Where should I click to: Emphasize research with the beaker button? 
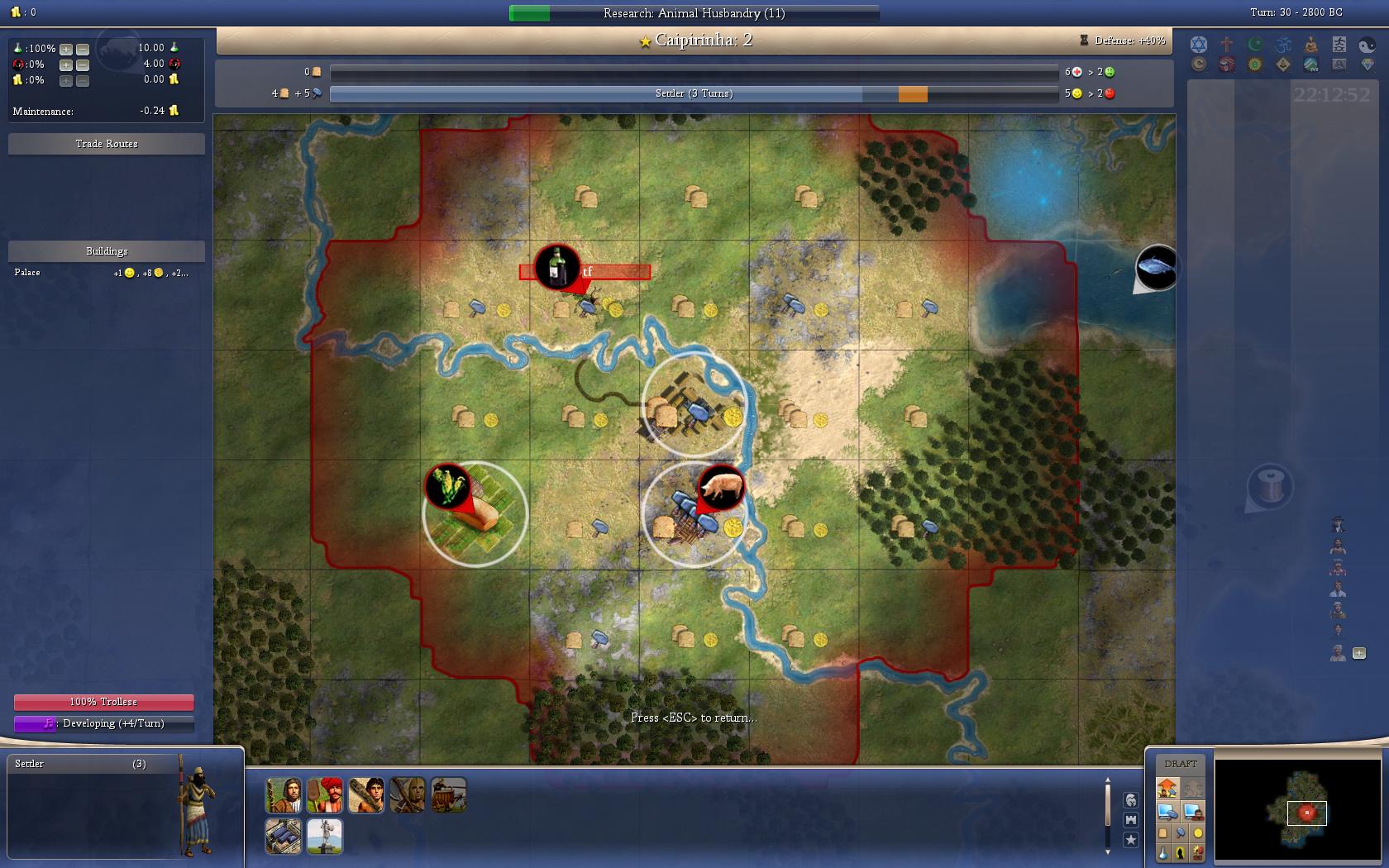point(1162,853)
